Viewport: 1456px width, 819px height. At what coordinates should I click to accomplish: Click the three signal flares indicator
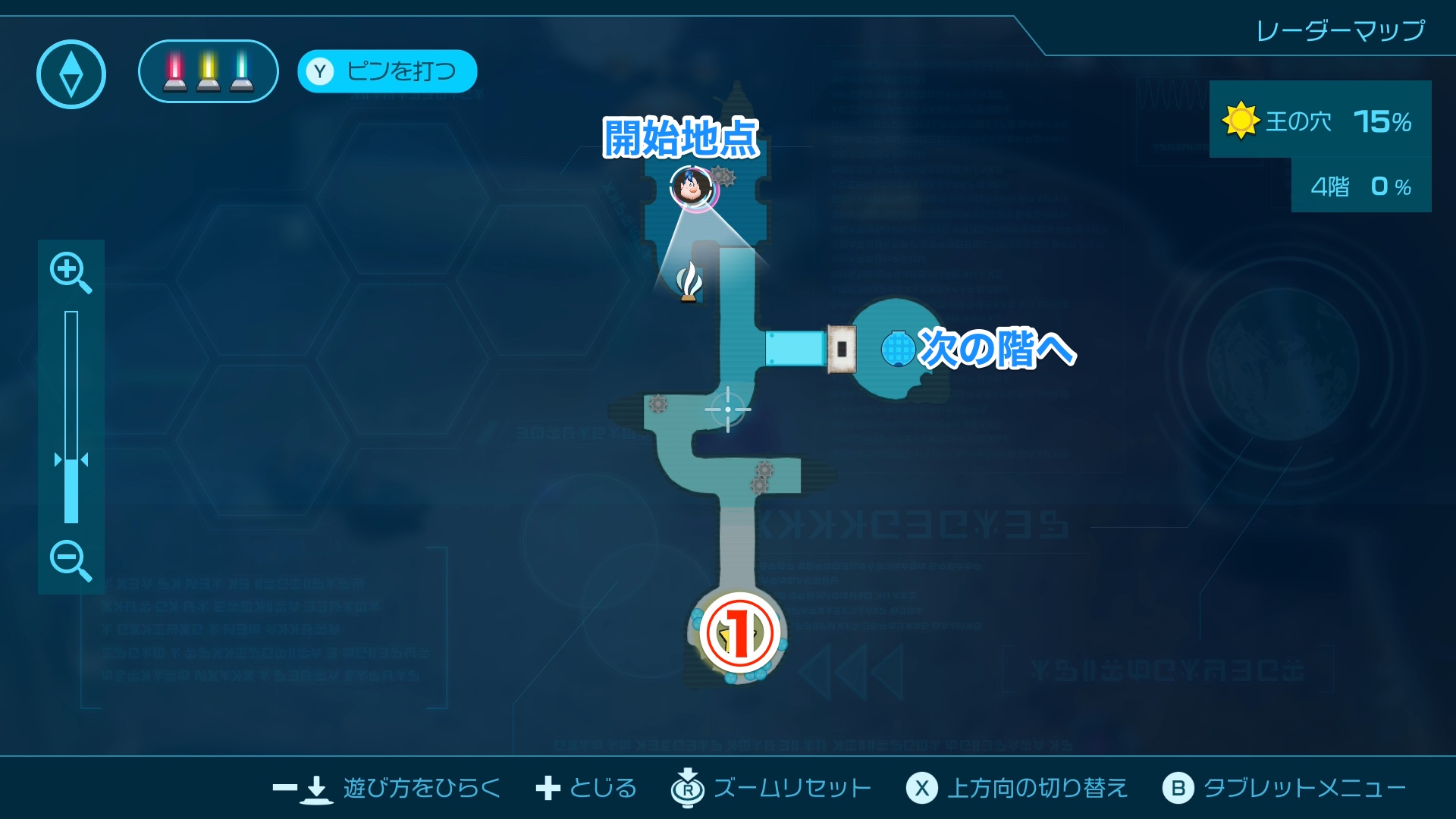[206, 71]
